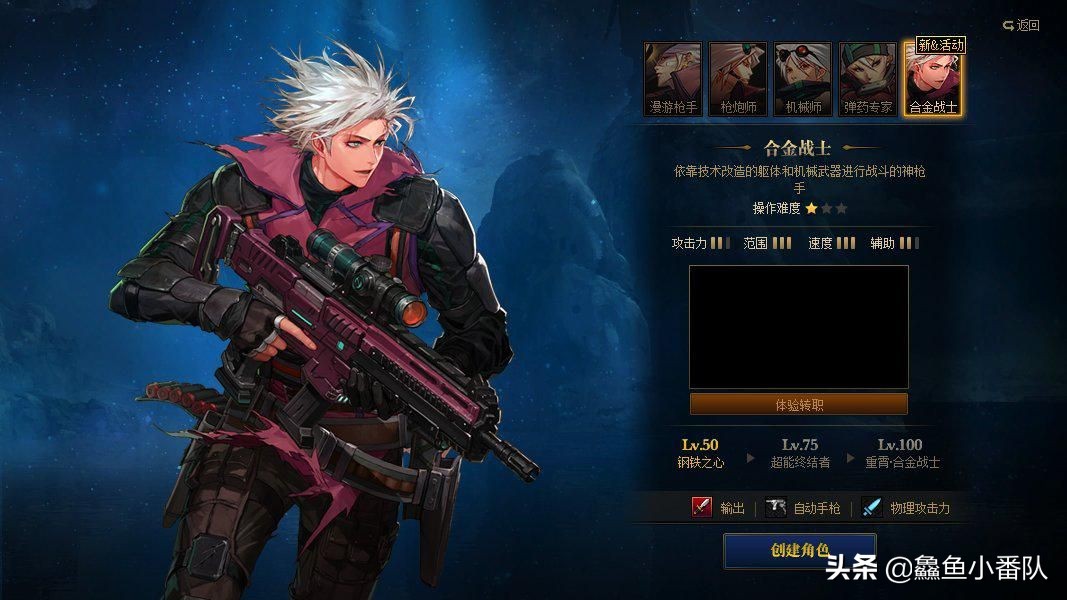1067x600 pixels.
Task: Create character with 创建角色 button
Action: tap(799, 550)
